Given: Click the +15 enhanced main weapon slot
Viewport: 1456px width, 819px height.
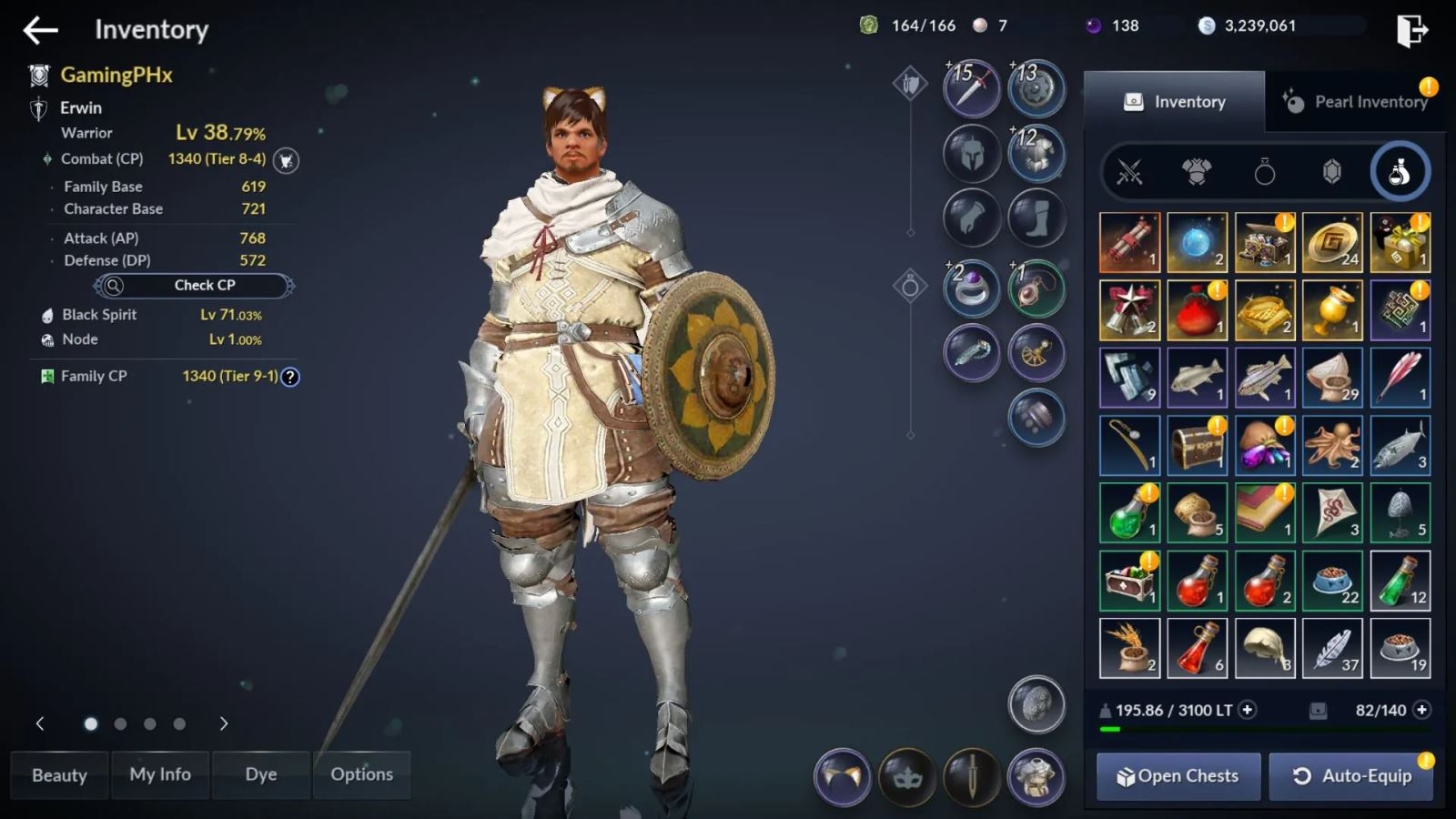Looking at the screenshot, I should pyautogui.click(x=970, y=88).
